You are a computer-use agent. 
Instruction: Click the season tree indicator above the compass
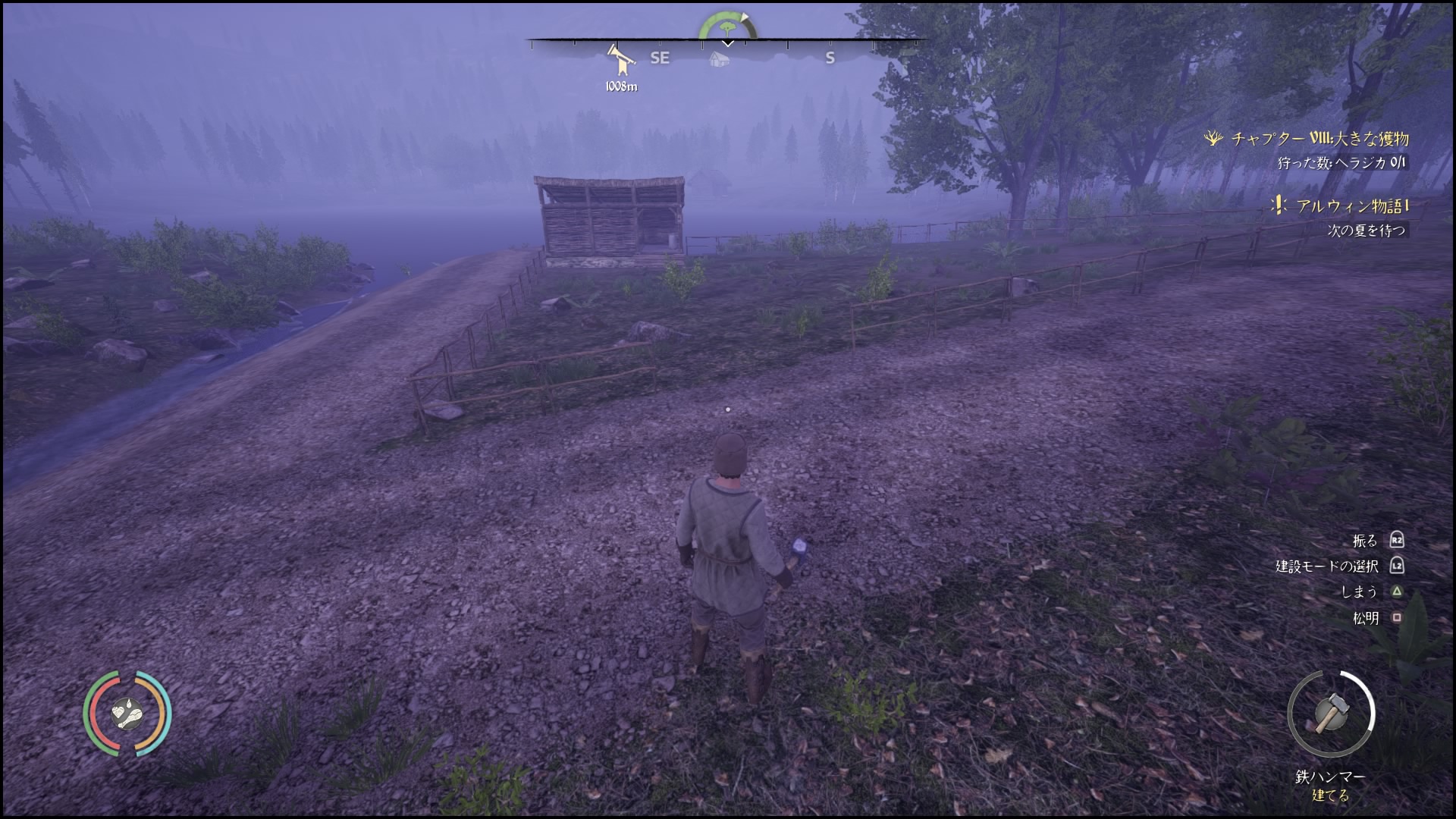[727, 27]
